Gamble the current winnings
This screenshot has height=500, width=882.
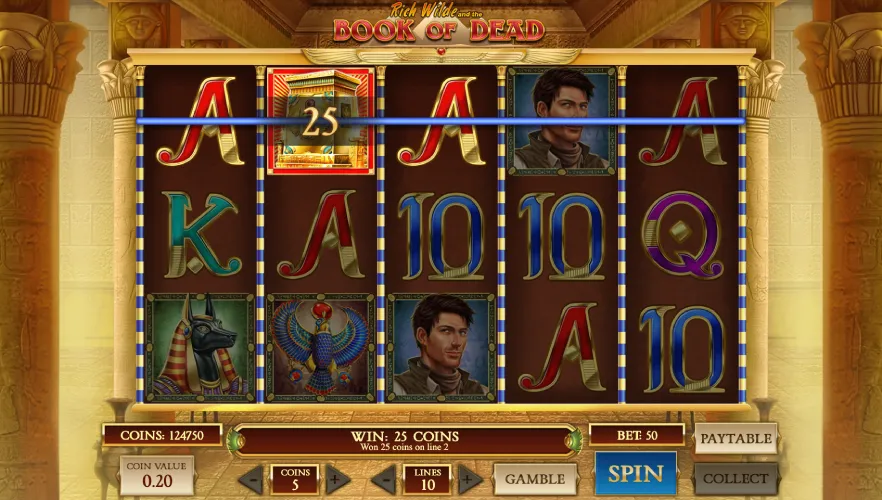pyautogui.click(x=535, y=479)
